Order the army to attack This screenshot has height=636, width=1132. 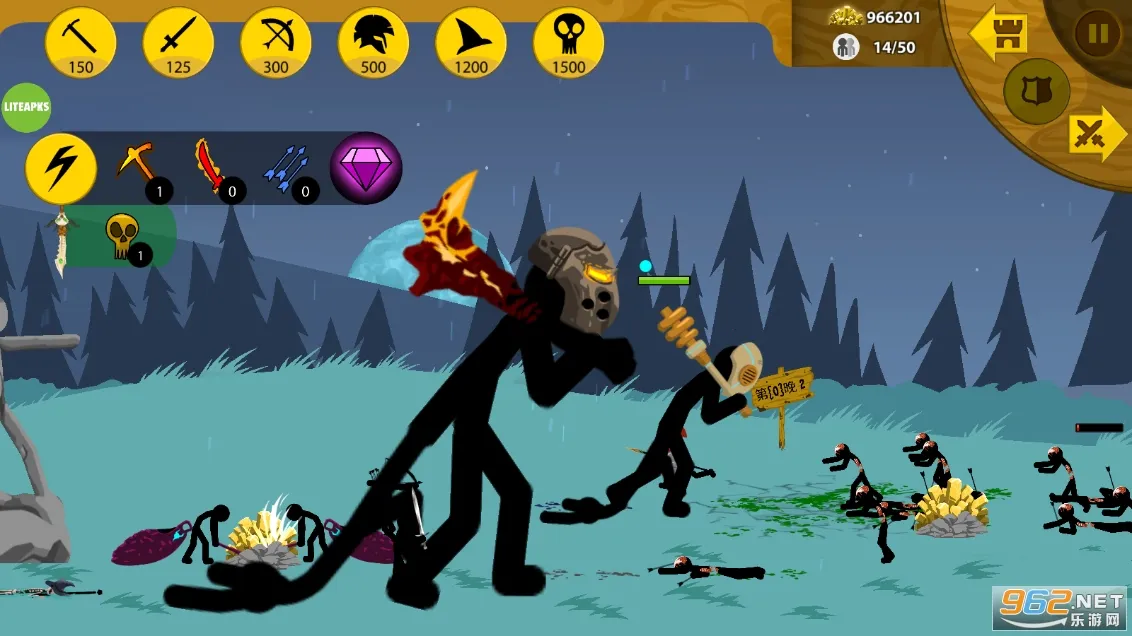coord(1096,134)
